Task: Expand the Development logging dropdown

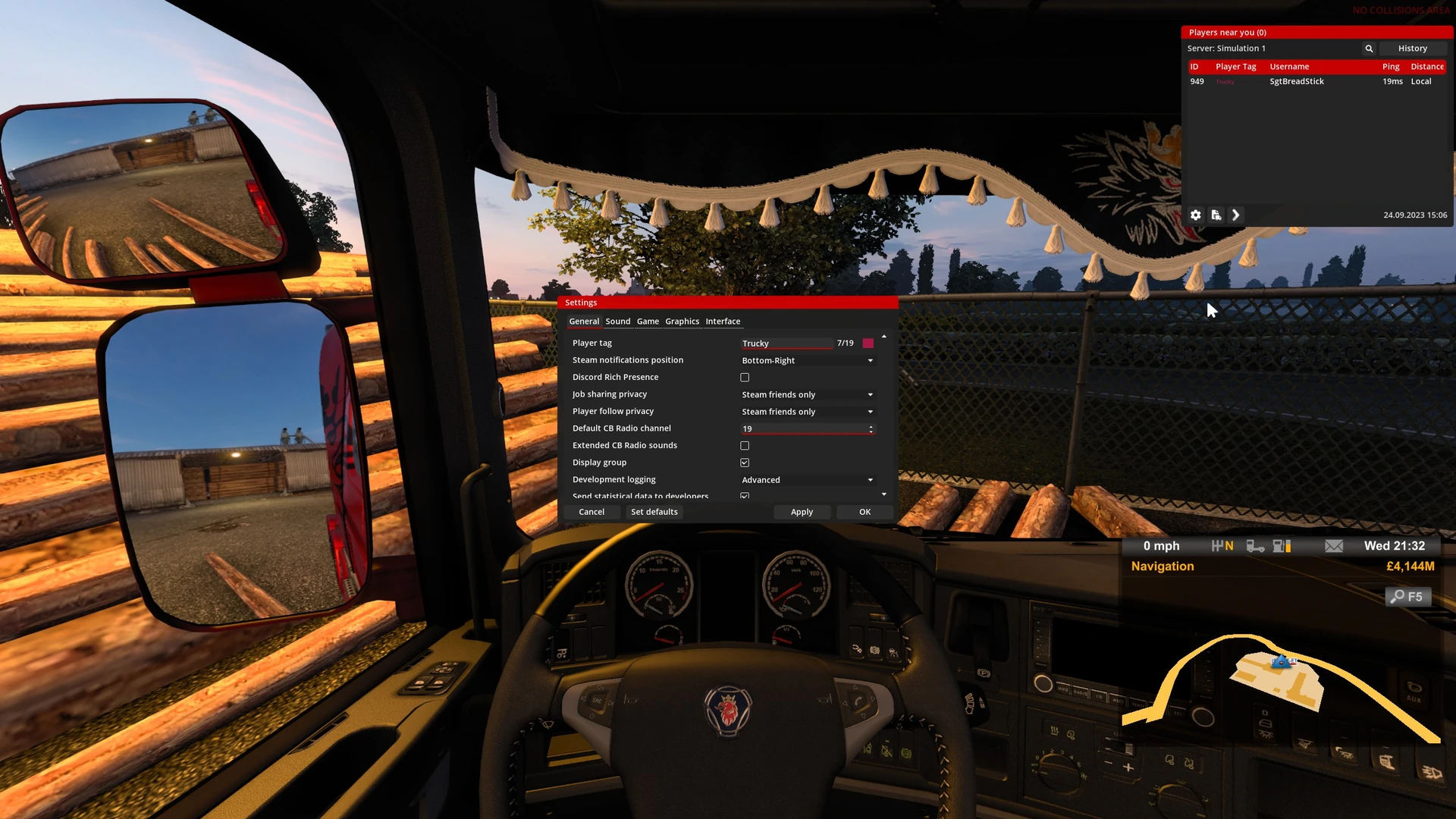Action: click(x=807, y=480)
